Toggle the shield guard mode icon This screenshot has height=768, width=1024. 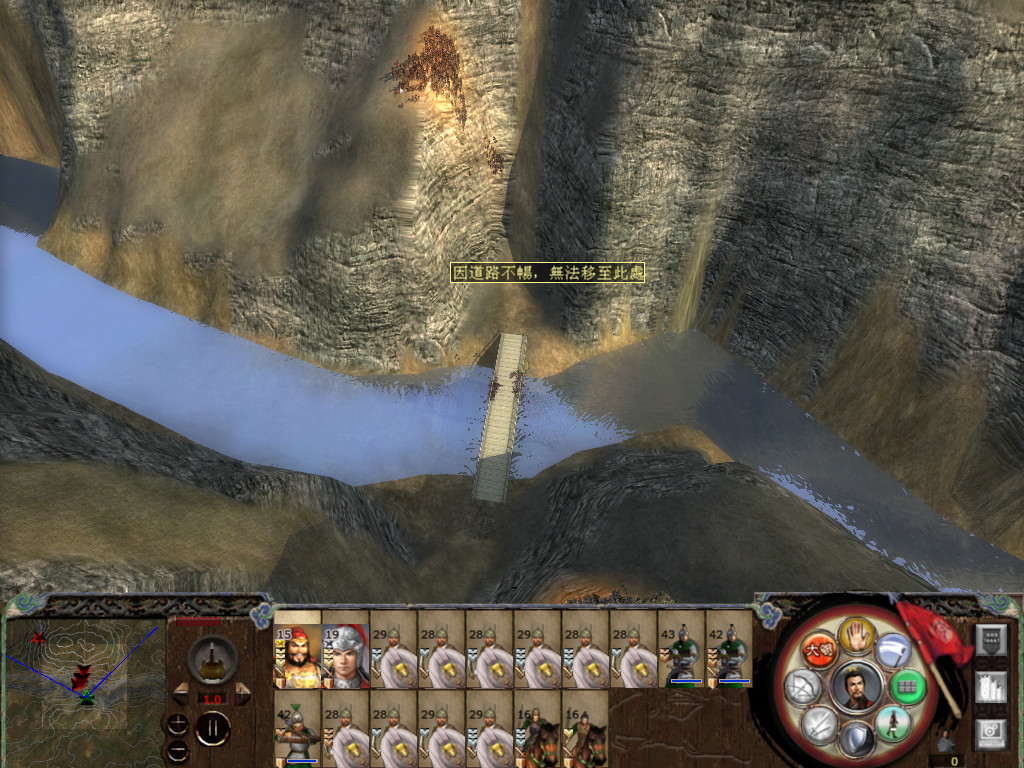click(857, 739)
